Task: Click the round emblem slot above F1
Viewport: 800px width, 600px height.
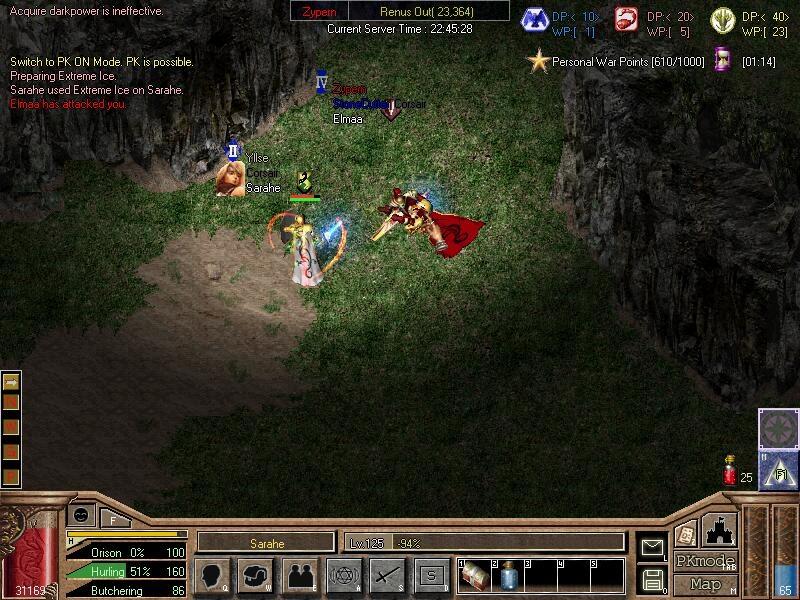Action: (778, 428)
